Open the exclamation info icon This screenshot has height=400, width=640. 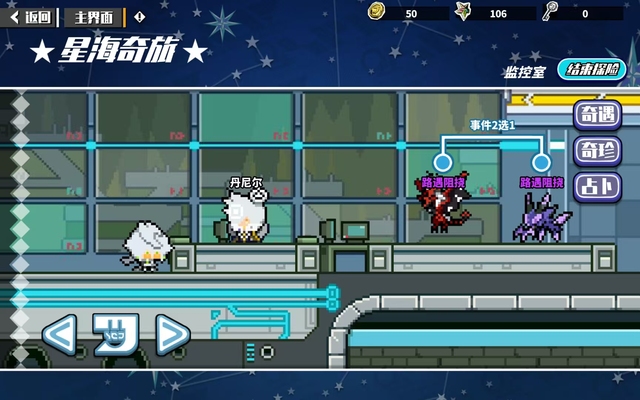tap(139, 17)
